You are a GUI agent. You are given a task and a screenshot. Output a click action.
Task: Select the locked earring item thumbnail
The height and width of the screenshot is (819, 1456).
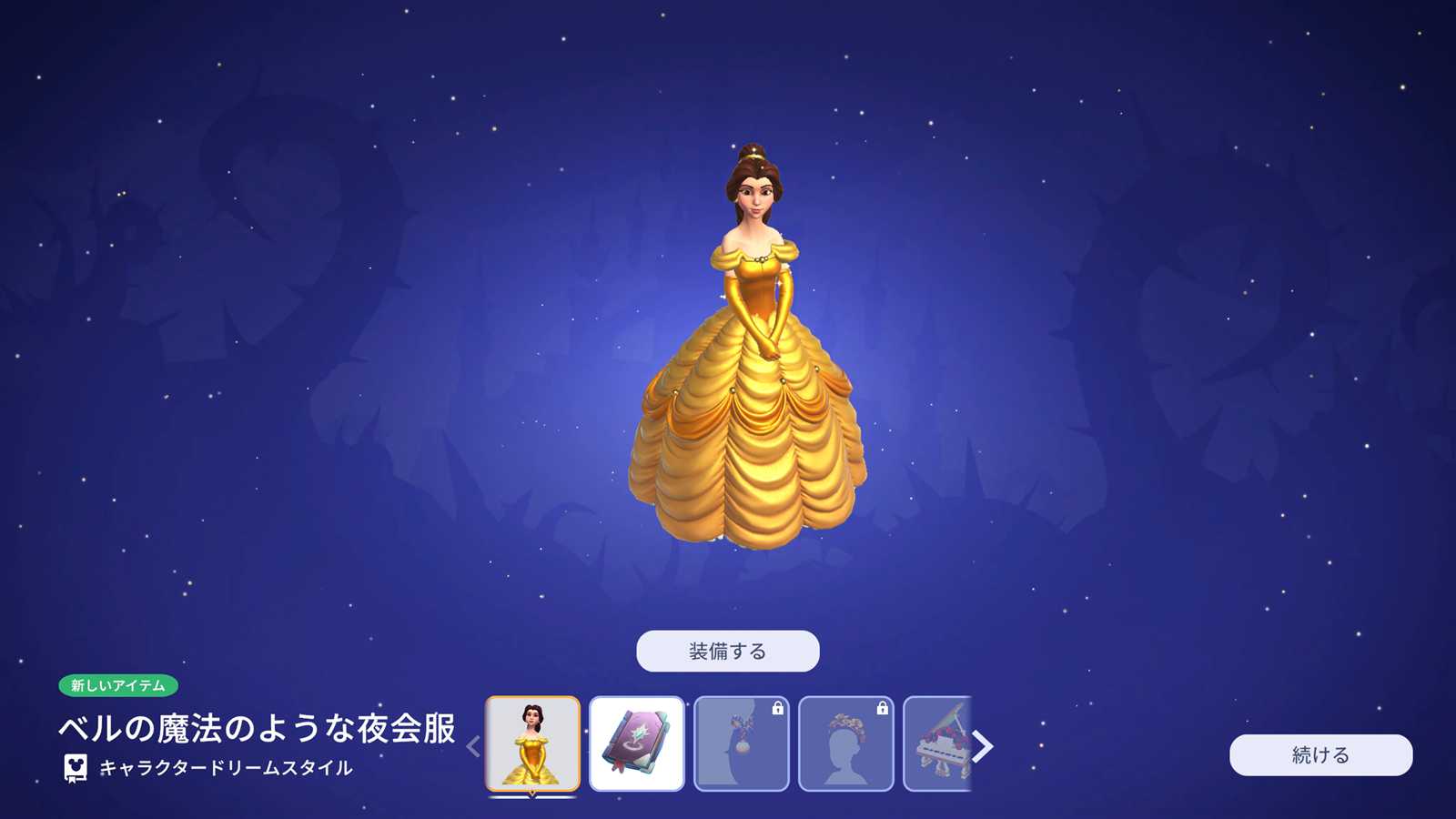(741, 743)
